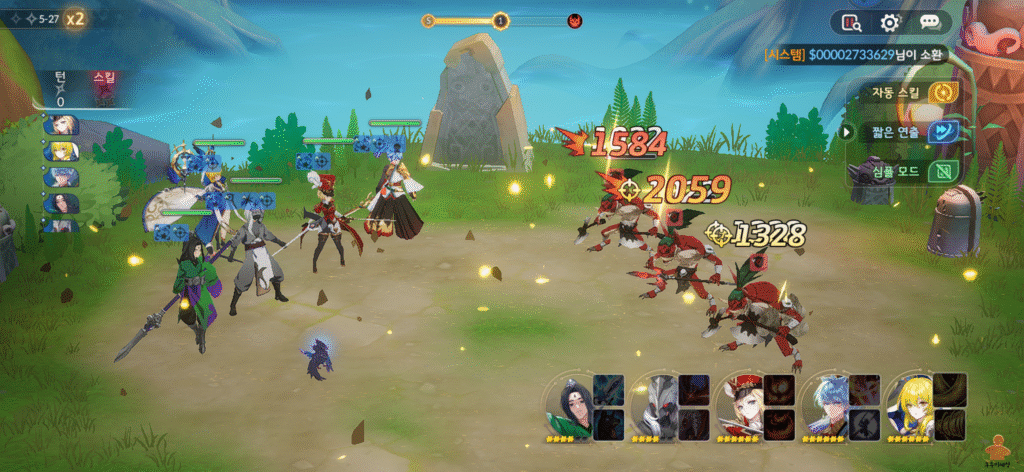1024x472 pixels.
Task: Toggle the 자동 스킬 auto skill option
Action: (940, 93)
